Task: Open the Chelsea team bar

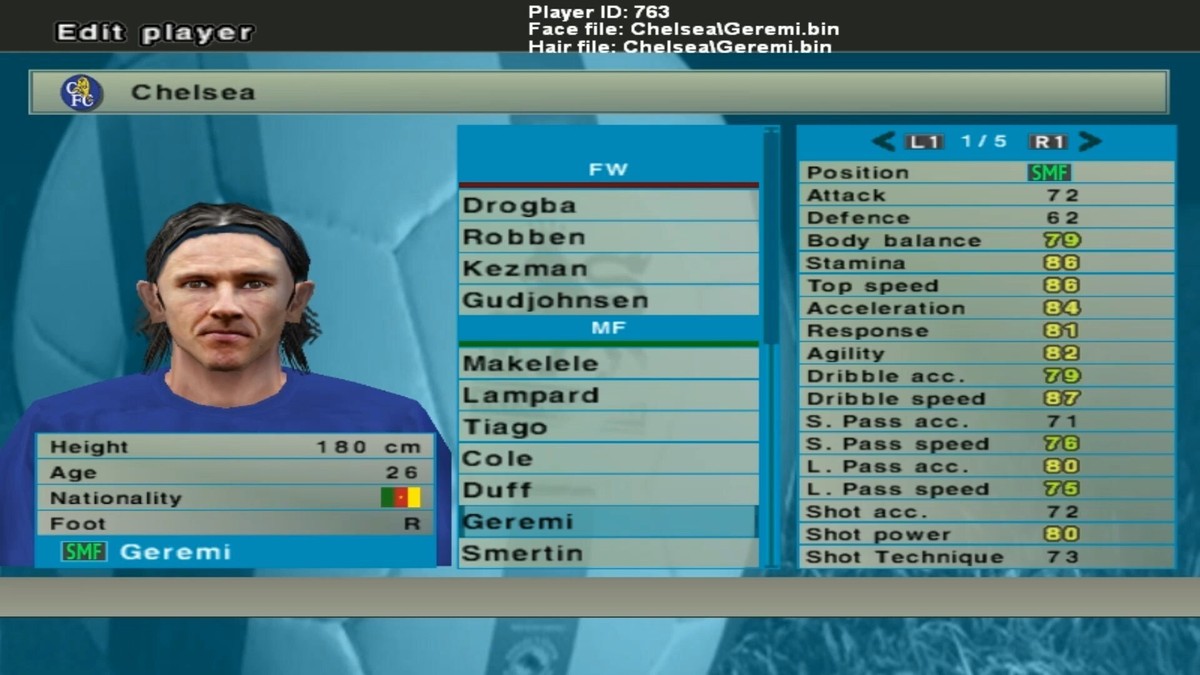Action: pyautogui.click(x=598, y=93)
